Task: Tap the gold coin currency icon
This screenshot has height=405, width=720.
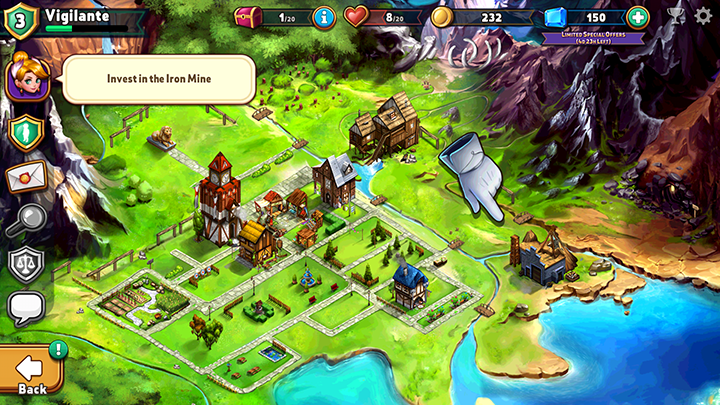Action: click(442, 17)
